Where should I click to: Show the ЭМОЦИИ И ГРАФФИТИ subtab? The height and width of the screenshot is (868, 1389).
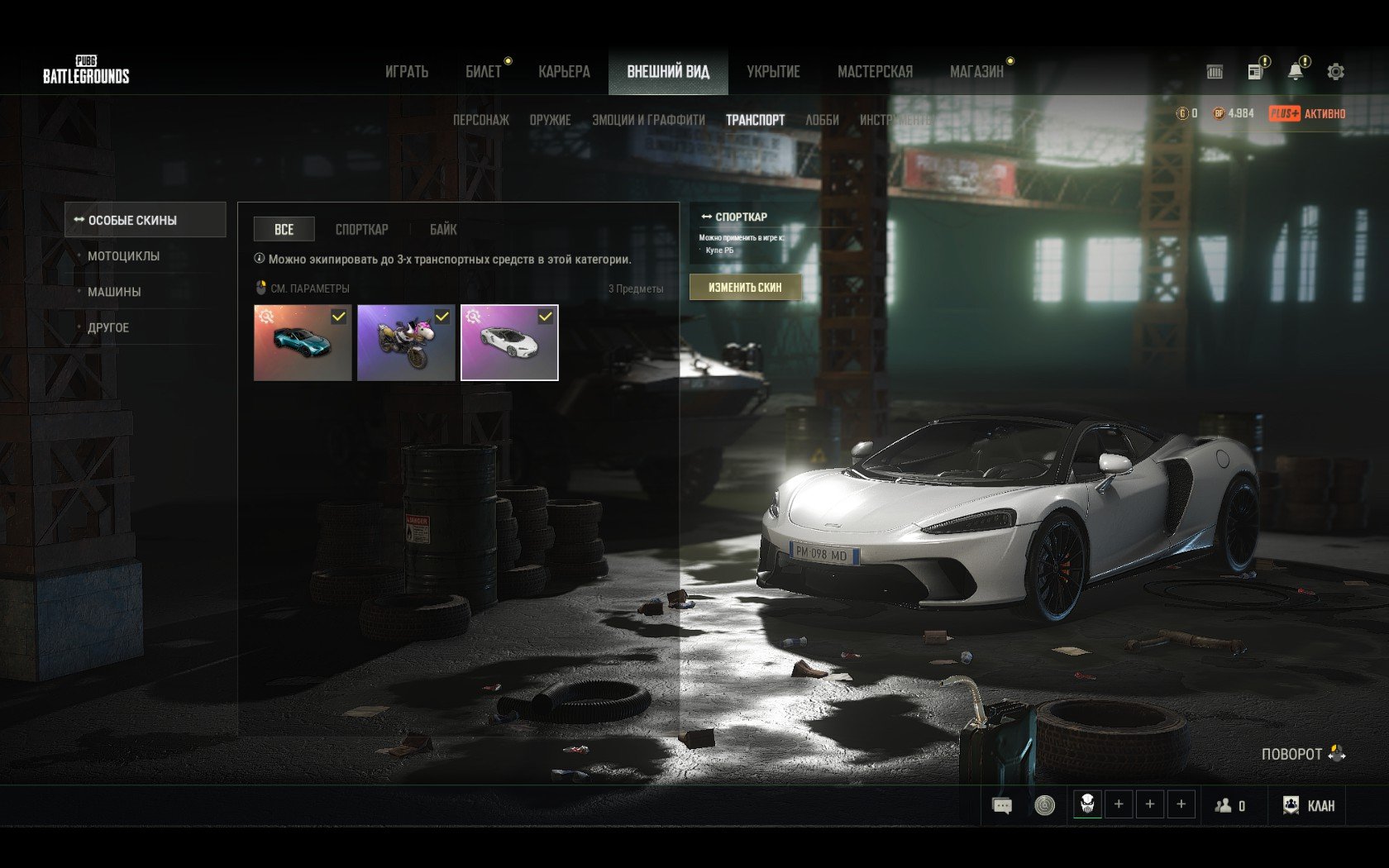648,120
